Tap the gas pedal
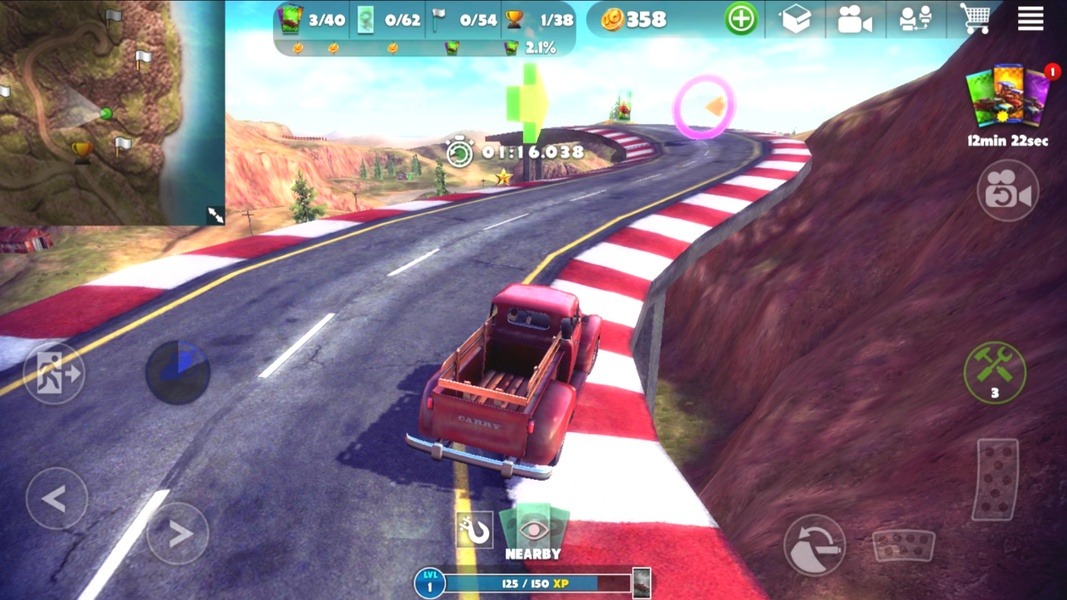 tap(996, 480)
